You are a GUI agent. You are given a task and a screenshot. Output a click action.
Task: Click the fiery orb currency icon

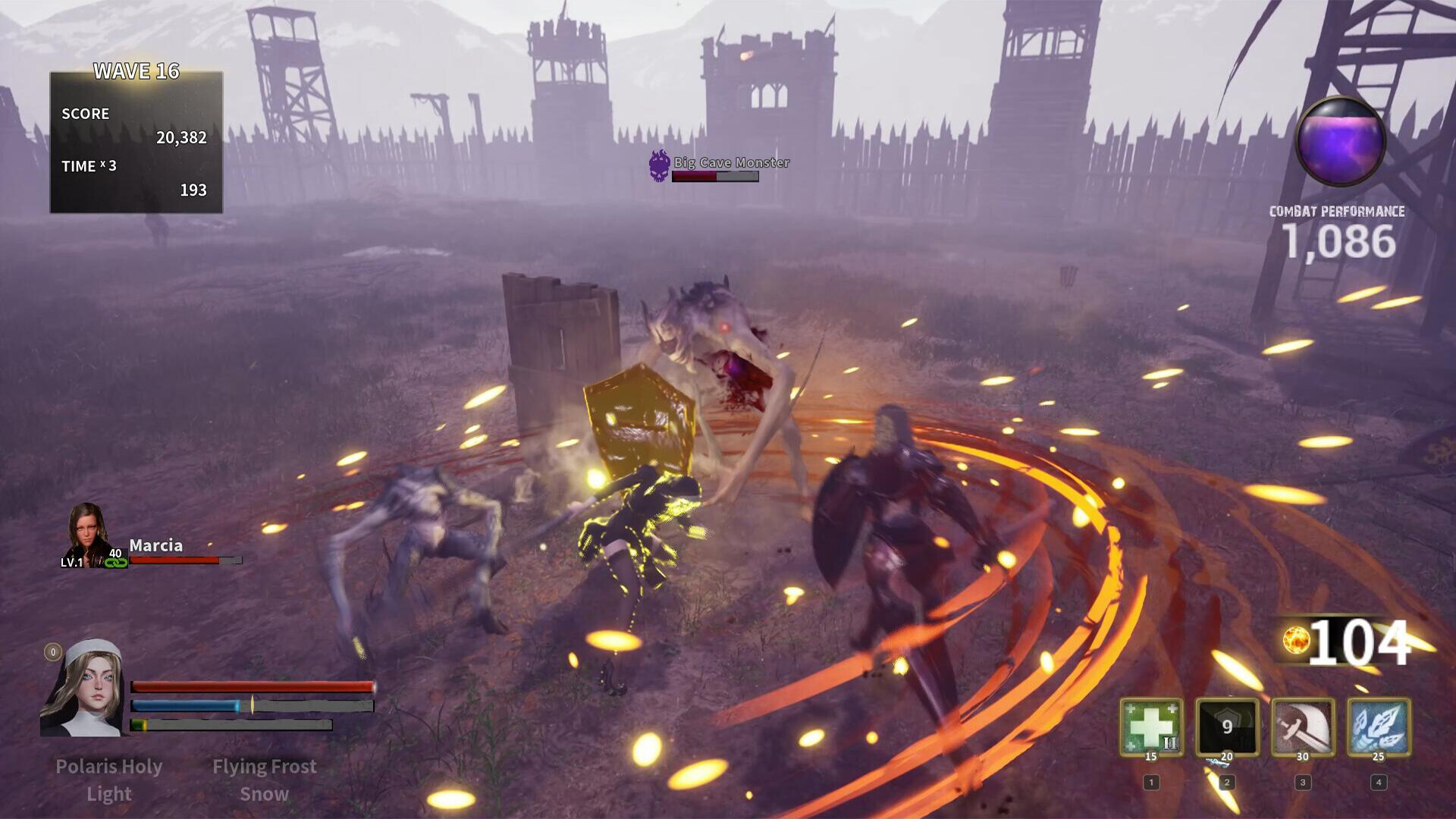[x=1295, y=640]
